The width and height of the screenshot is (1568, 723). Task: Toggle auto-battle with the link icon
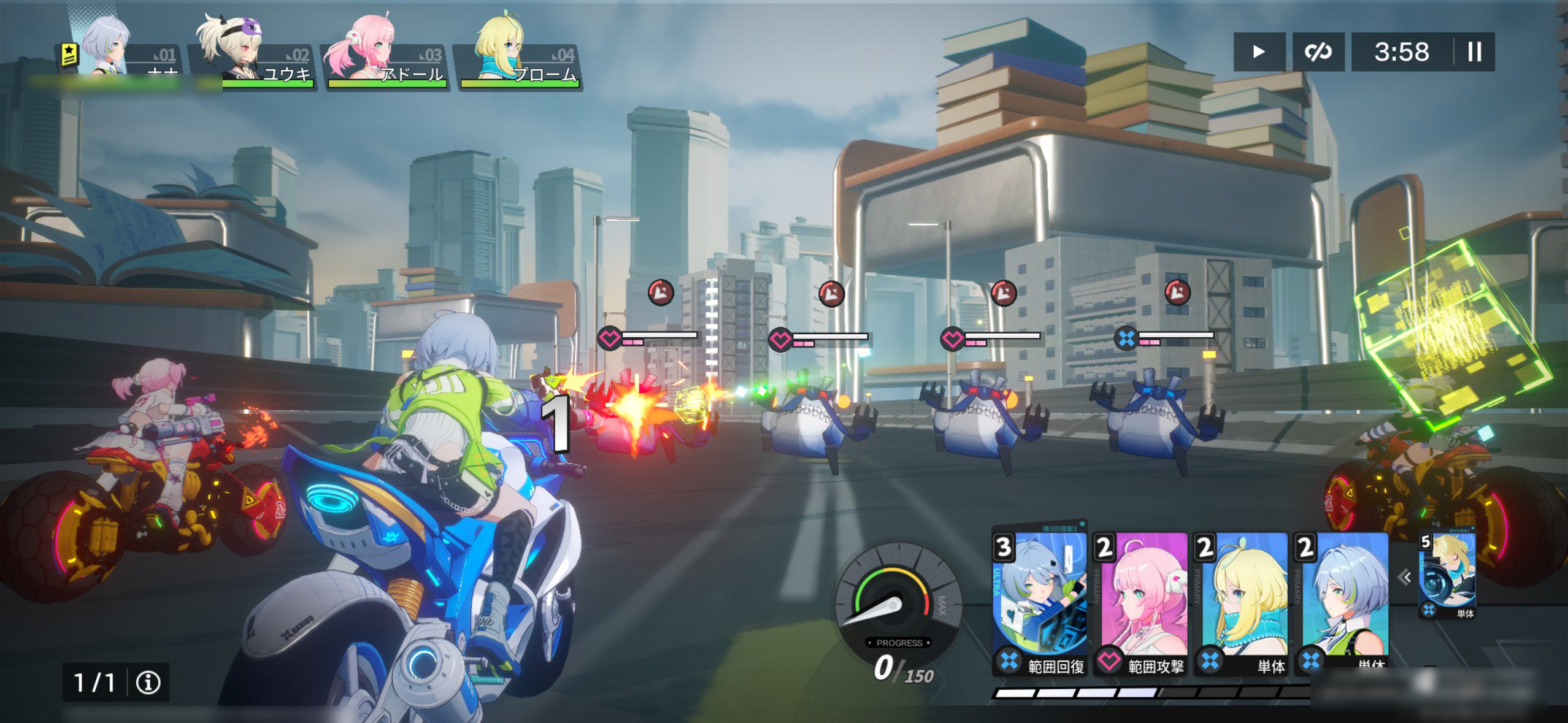(x=1318, y=52)
